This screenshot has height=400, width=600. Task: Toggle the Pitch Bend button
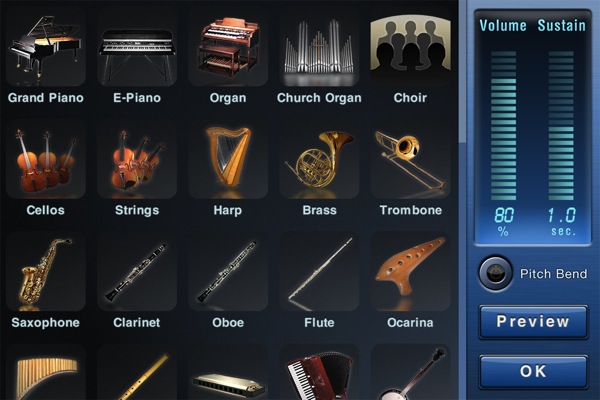(x=493, y=273)
